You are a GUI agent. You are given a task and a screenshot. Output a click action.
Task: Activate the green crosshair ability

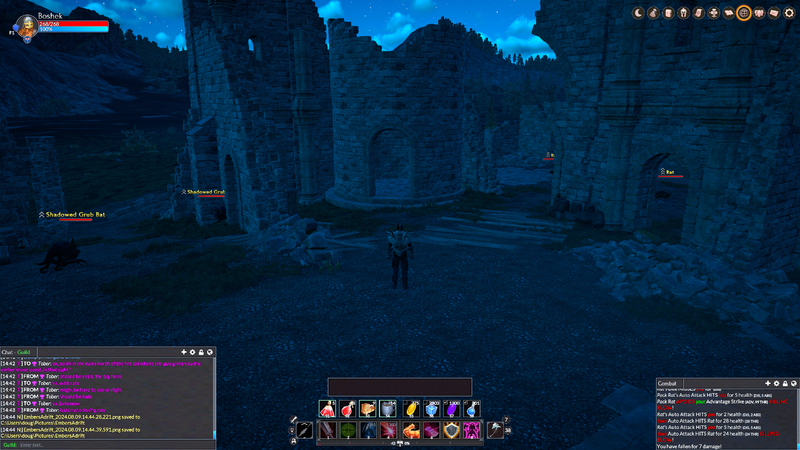[x=346, y=430]
